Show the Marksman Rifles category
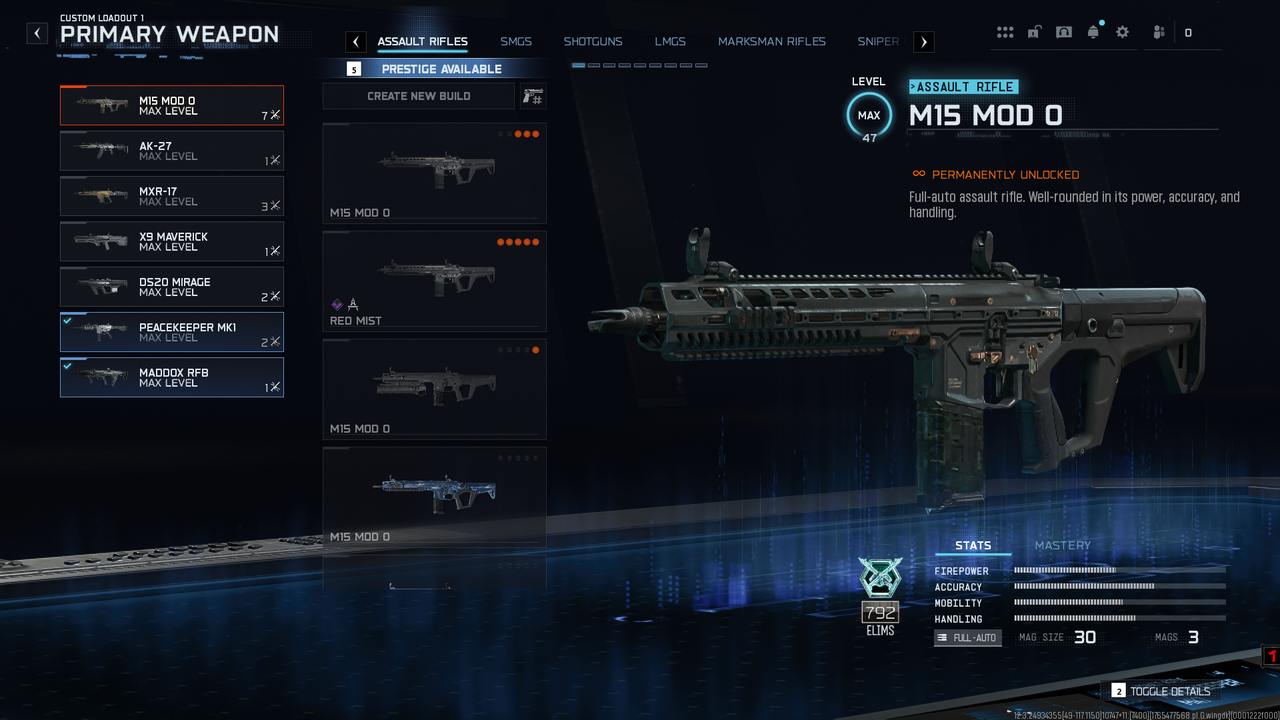 [772, 42]
